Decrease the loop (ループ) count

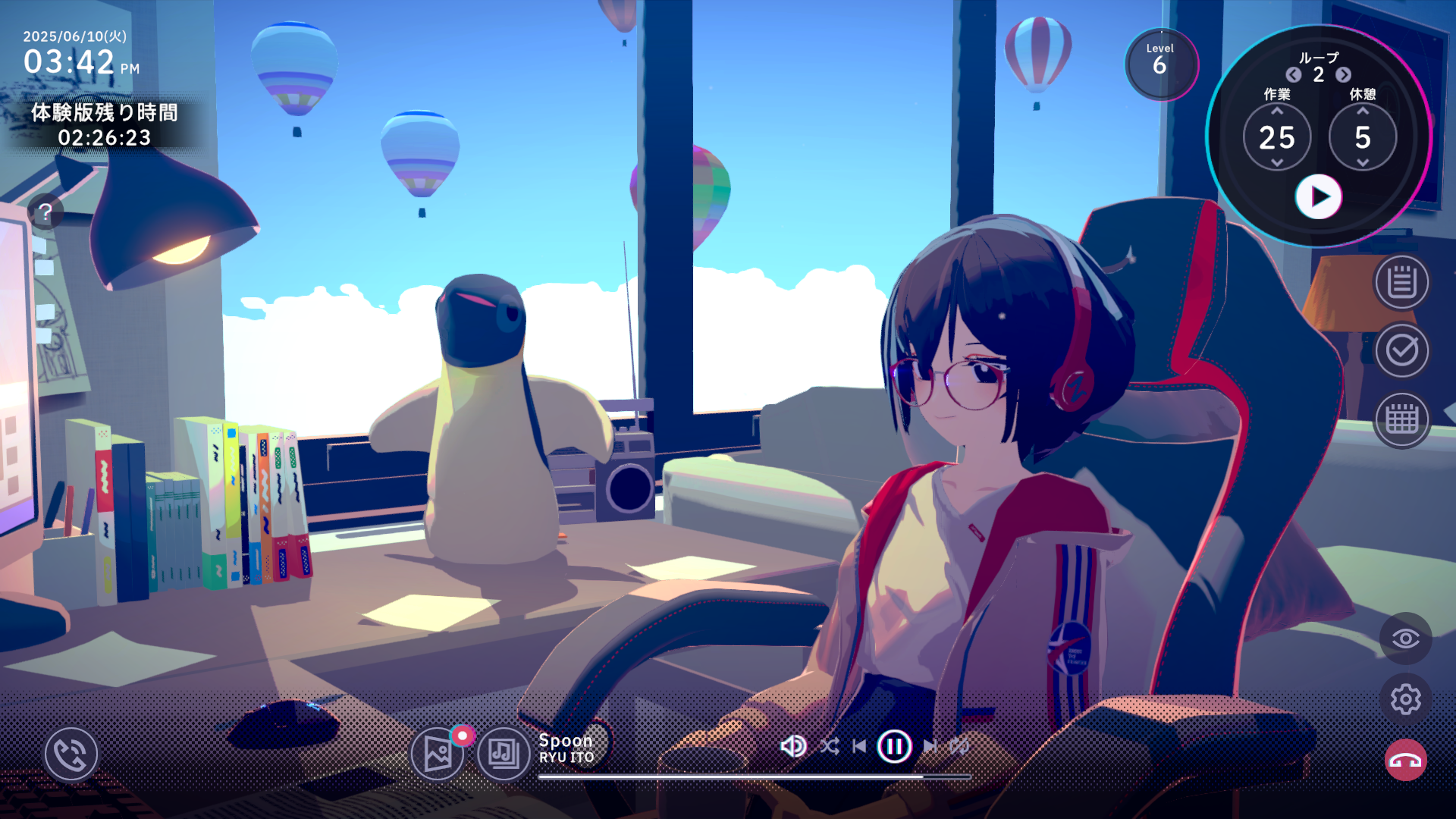1294,74
